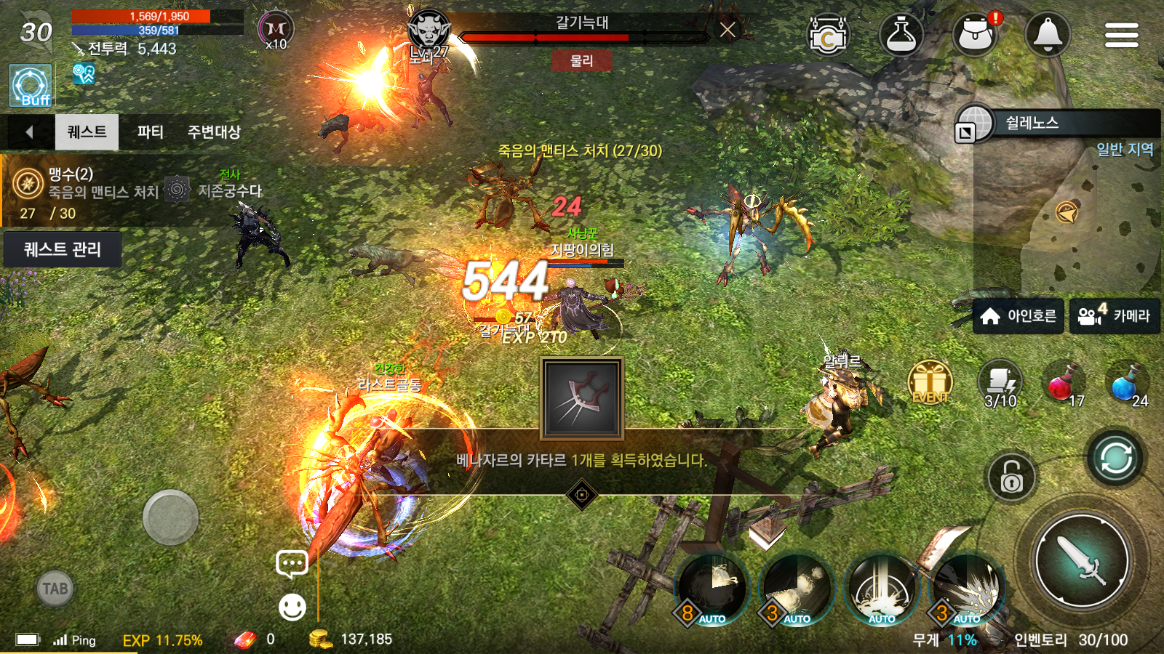Switch to the 주변대상 tab
The height and width of the screenshot is (654, 1164).
point(213,132)
